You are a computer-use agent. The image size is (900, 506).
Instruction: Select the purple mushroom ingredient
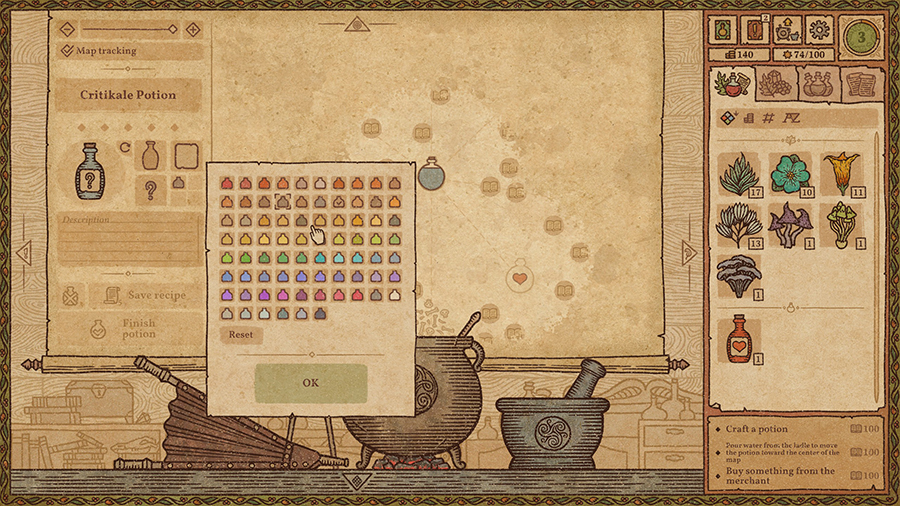790,225
